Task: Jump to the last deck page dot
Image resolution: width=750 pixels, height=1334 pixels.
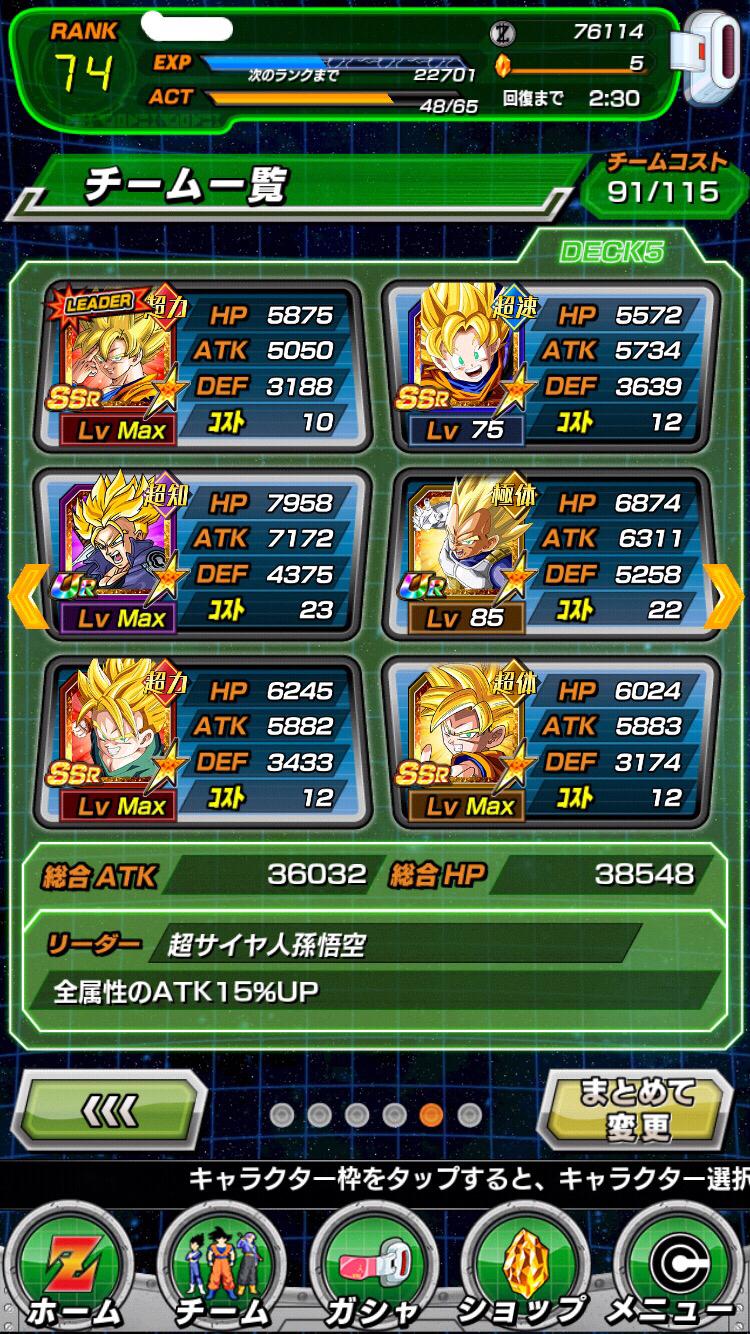Action: 468,1114
